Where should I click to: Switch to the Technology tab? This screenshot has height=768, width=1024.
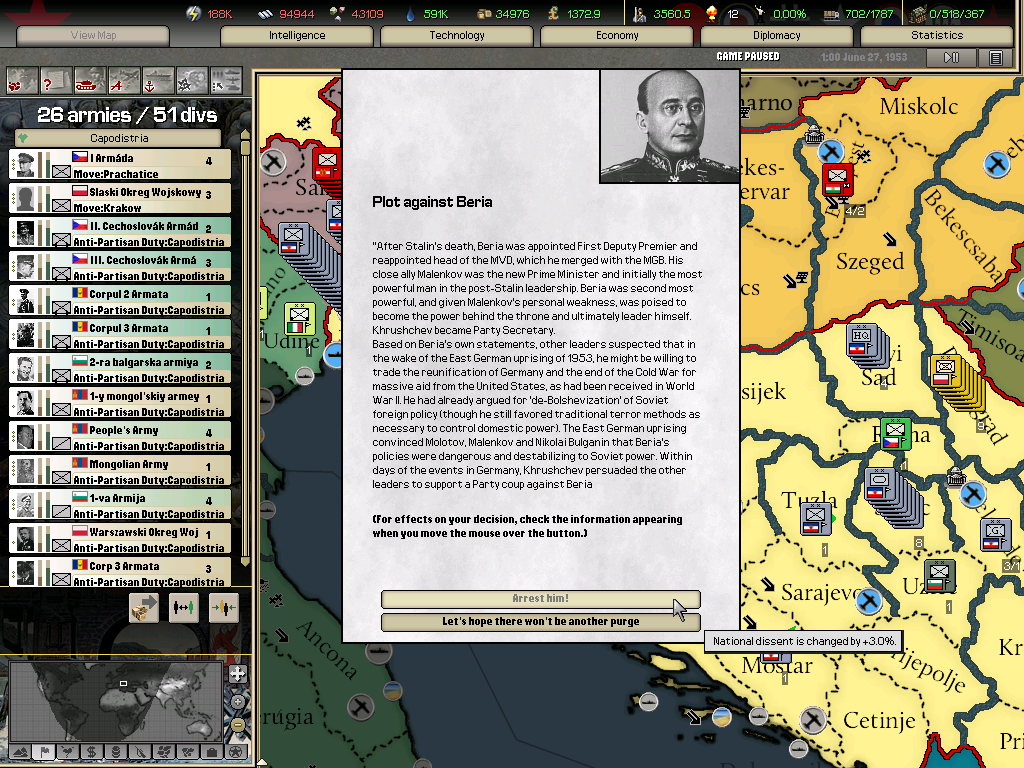pyautogui.click(x=457, y=36)
